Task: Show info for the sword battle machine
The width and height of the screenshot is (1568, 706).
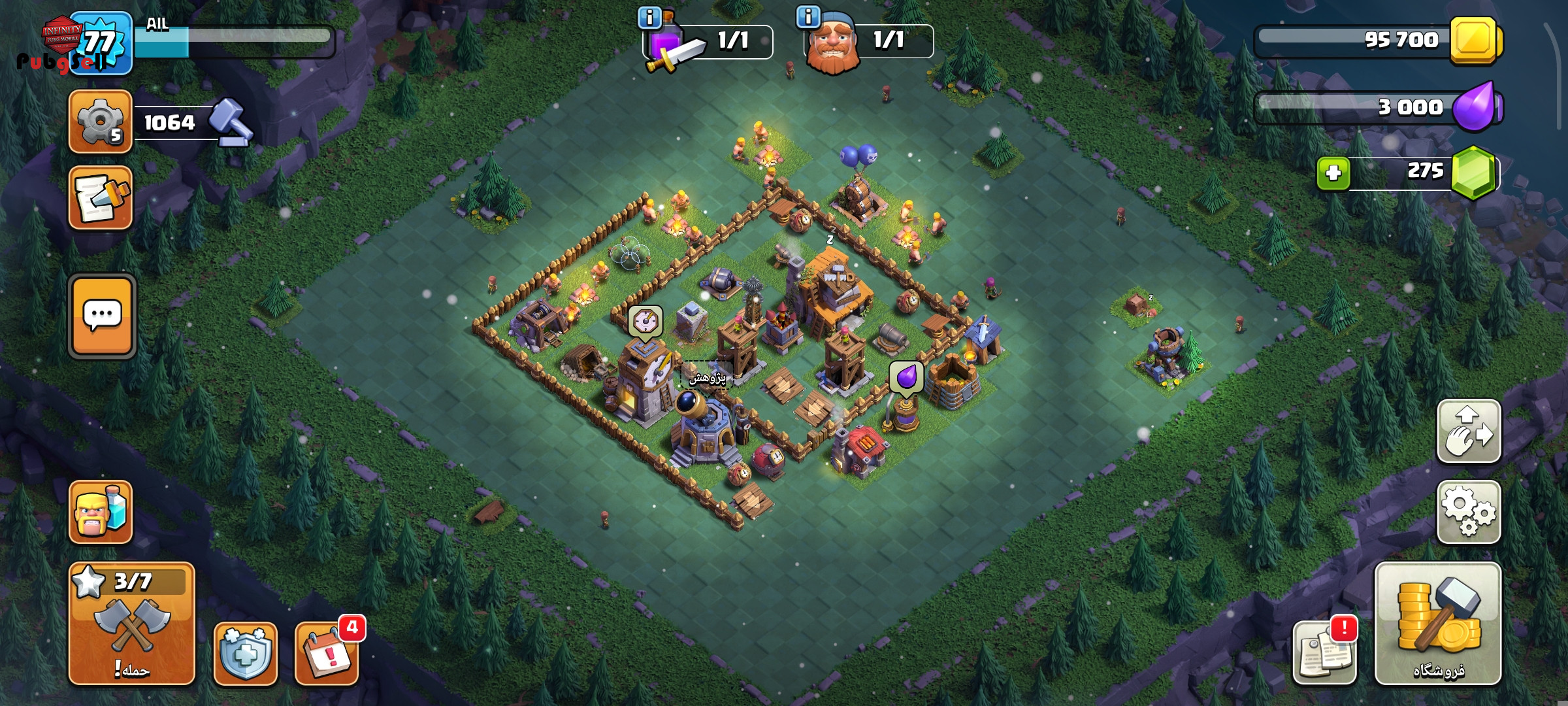Action: tap(649, 18)
